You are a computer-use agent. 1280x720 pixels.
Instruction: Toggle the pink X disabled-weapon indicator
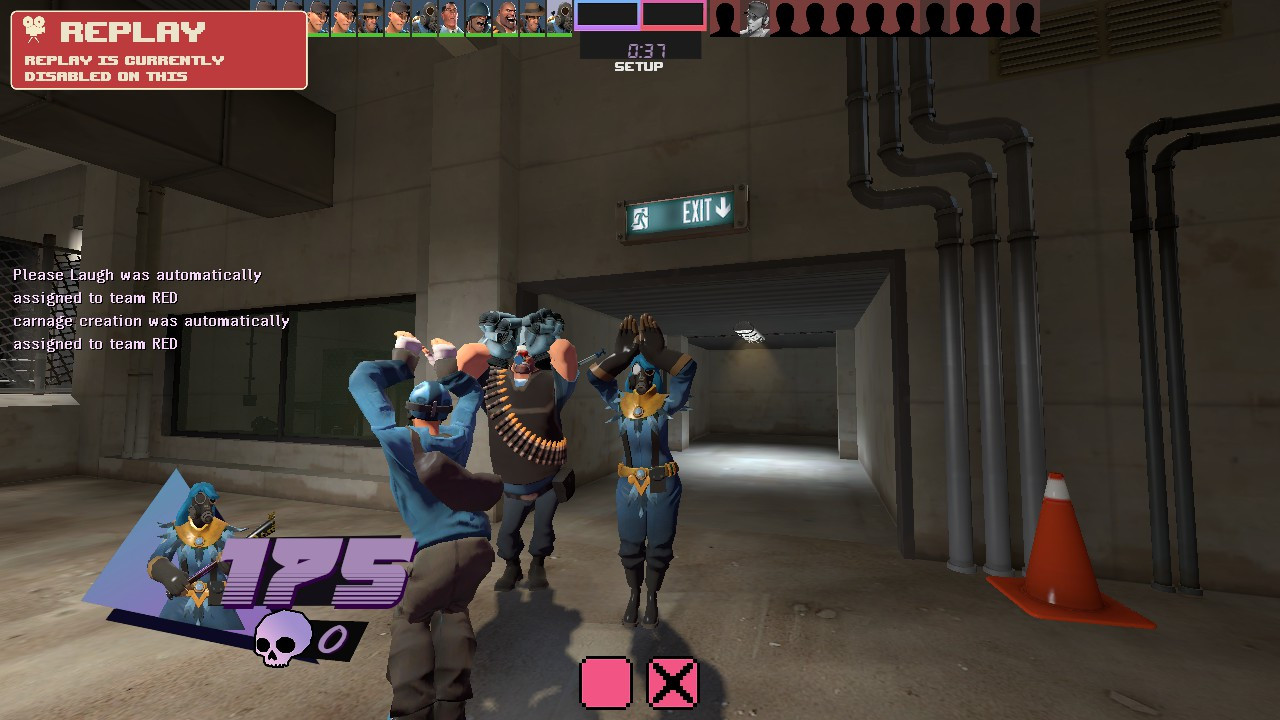[672, 682]
